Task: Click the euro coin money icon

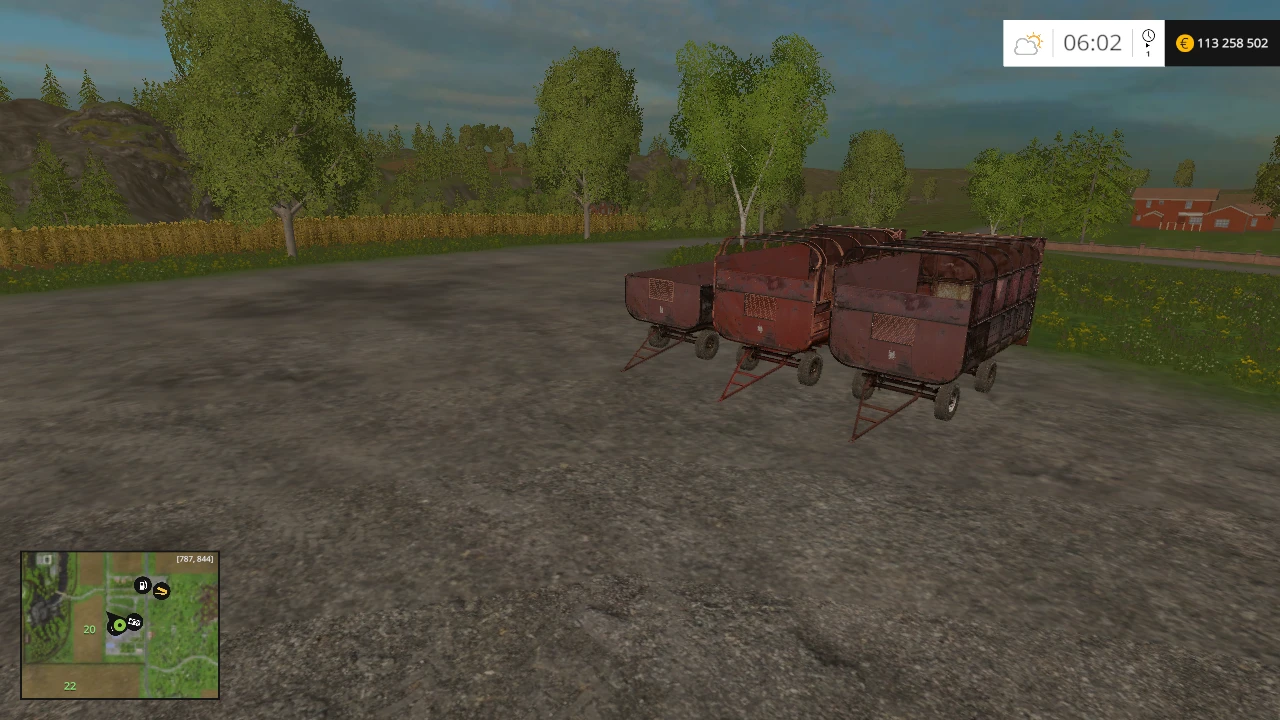Action: [x=1184, y=43]
